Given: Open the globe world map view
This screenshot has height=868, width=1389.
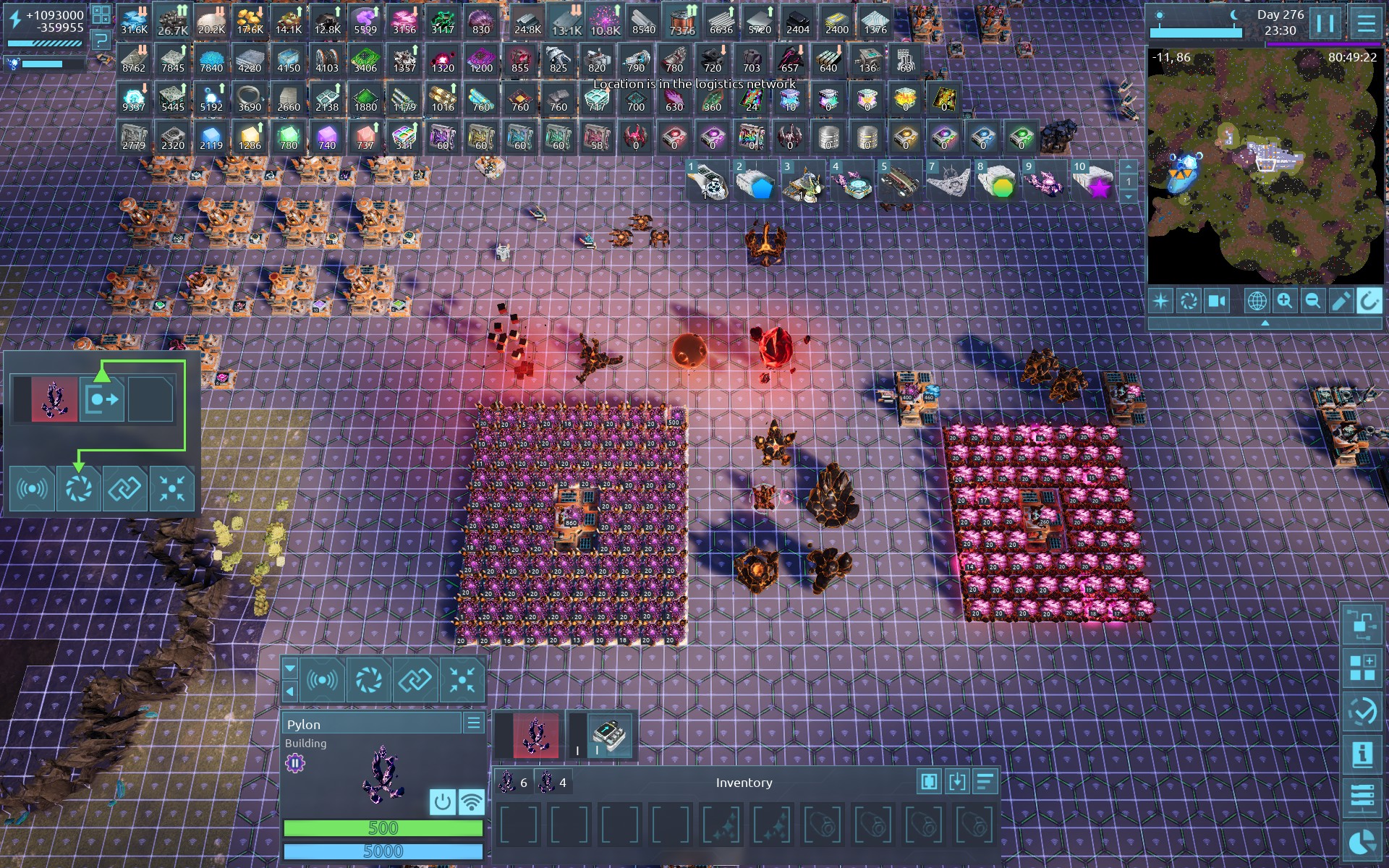Looking at the screenshot, I should [1257, 301].
